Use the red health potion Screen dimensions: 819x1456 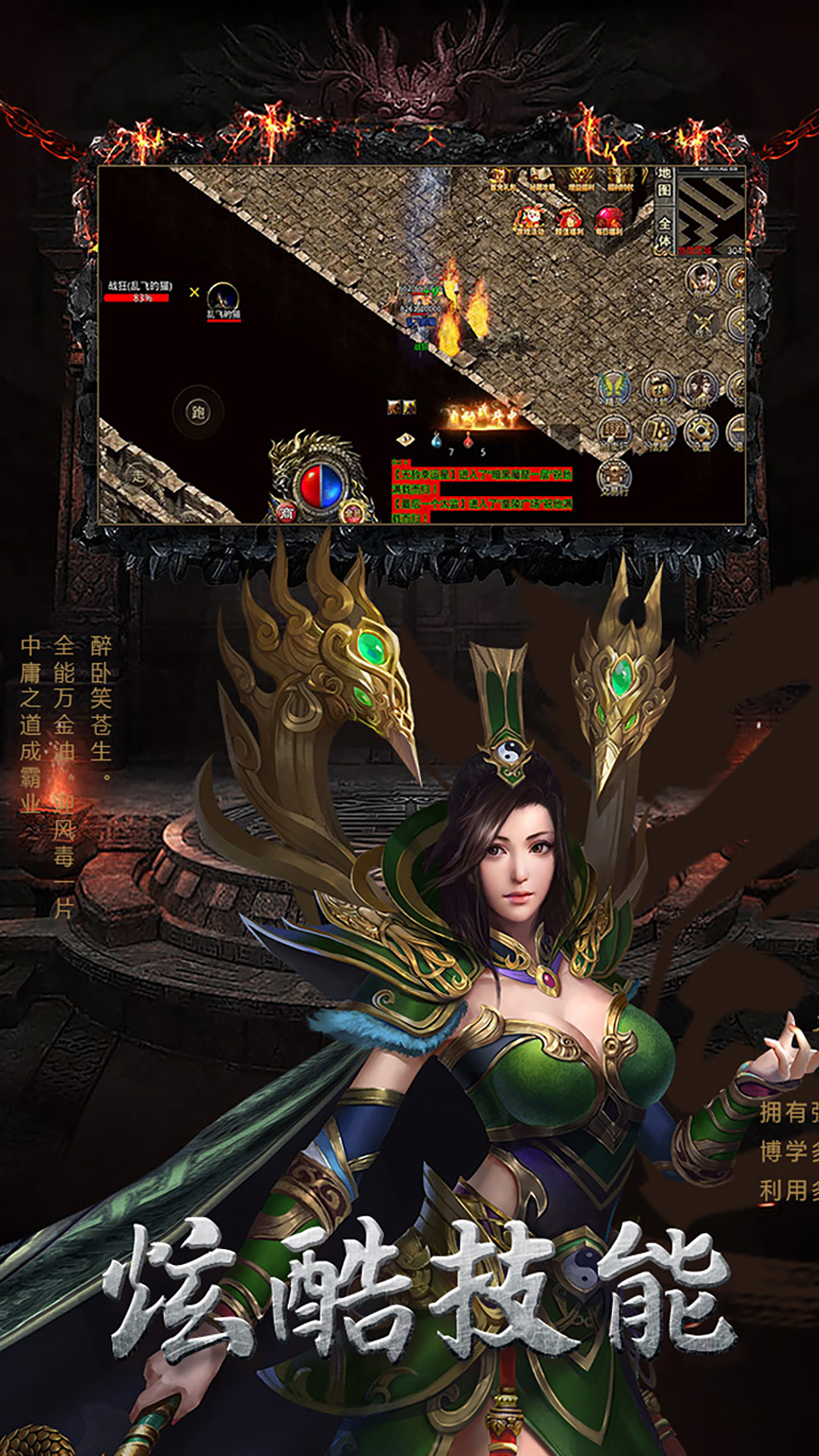(x=469, y=440)
